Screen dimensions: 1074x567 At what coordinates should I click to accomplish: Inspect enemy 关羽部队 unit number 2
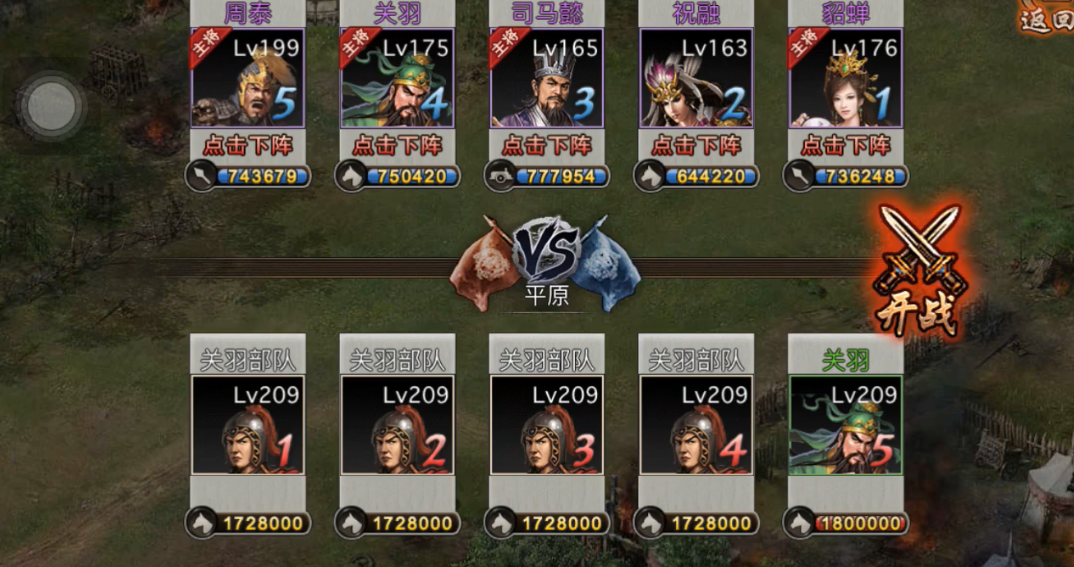click(397, 425)
